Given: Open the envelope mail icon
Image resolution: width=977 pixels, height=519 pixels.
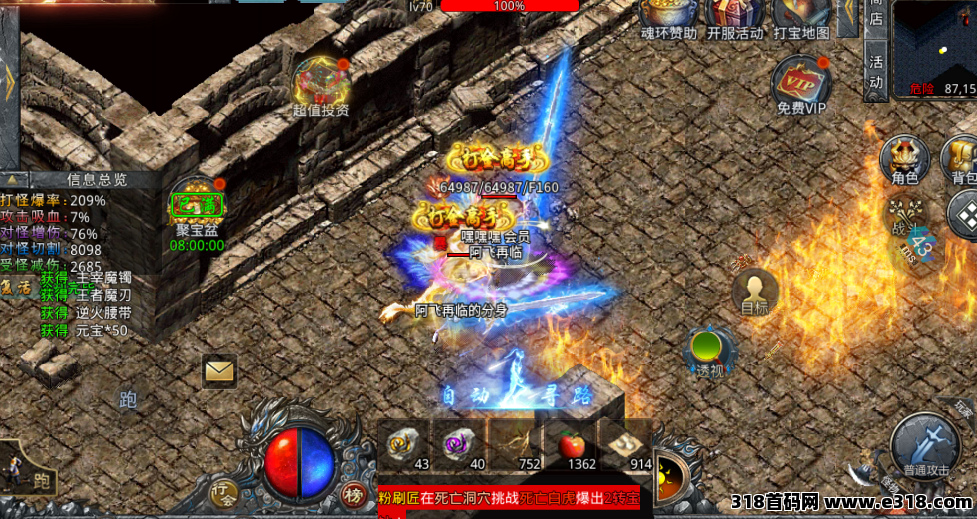Looking at the screenshot, I should click(x=219, y=371).
